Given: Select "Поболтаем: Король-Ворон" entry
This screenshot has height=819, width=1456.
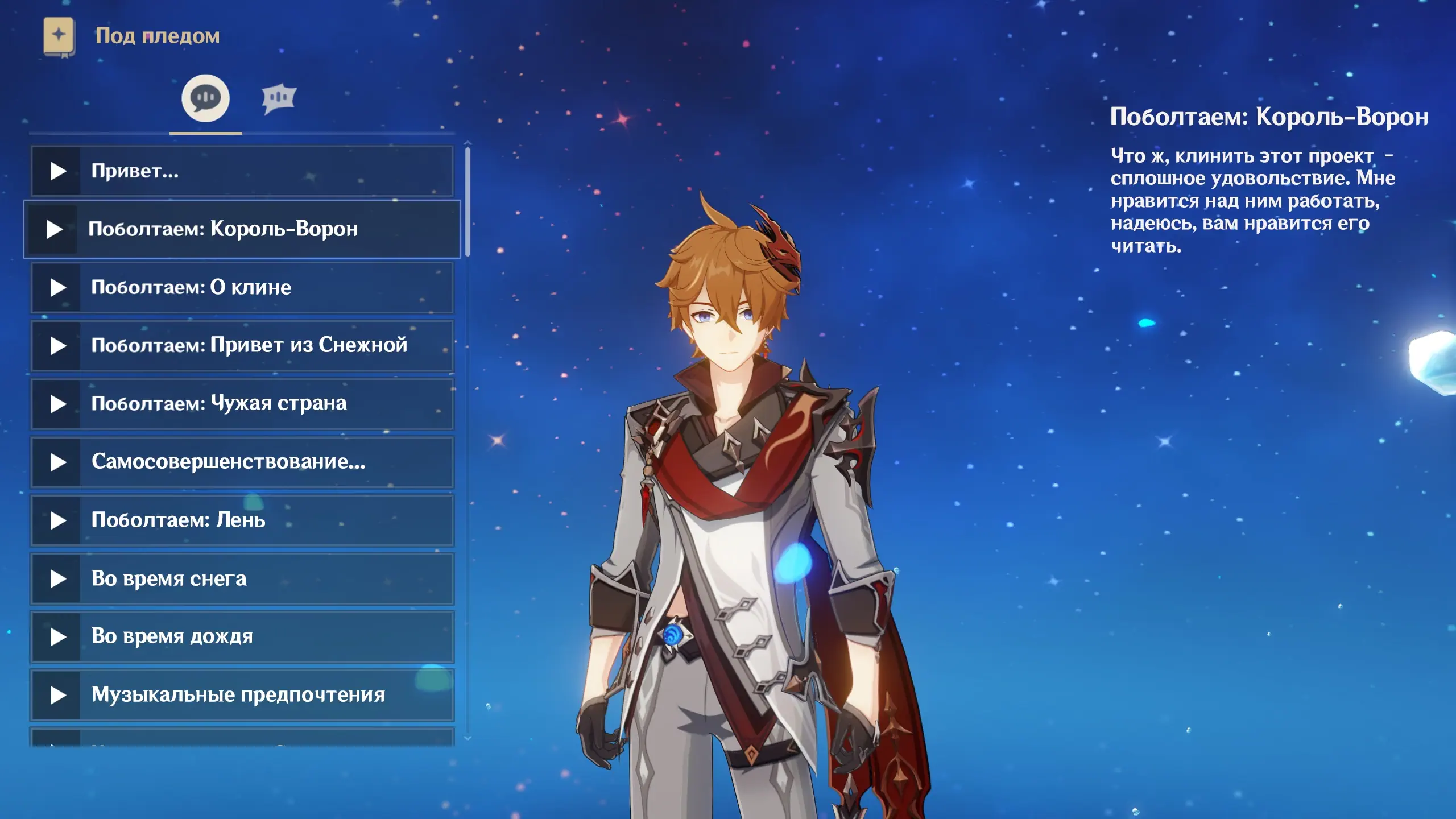Looking at the screenshot, I should 242,229.
